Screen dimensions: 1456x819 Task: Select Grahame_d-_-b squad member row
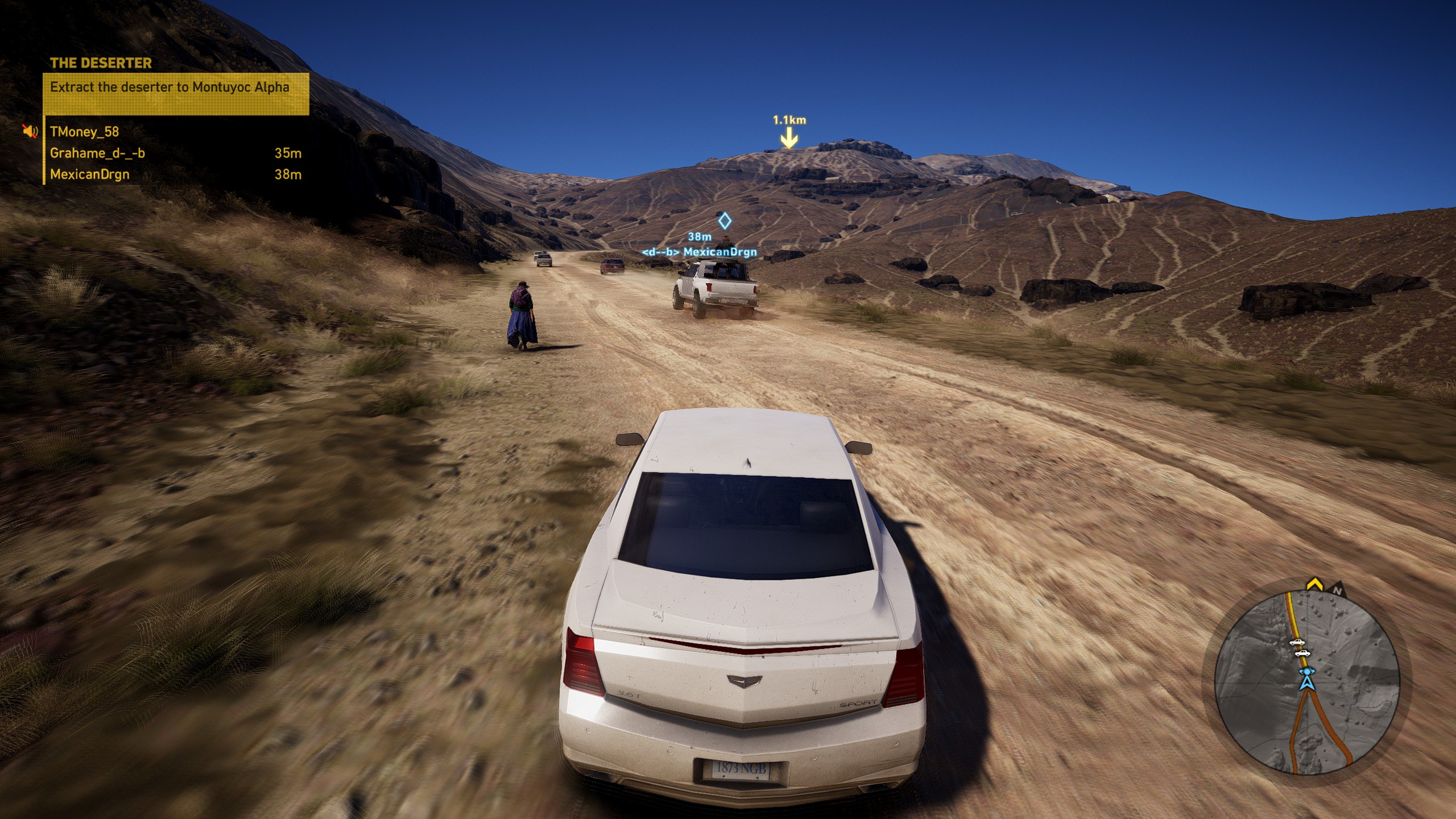coord(175,153)
